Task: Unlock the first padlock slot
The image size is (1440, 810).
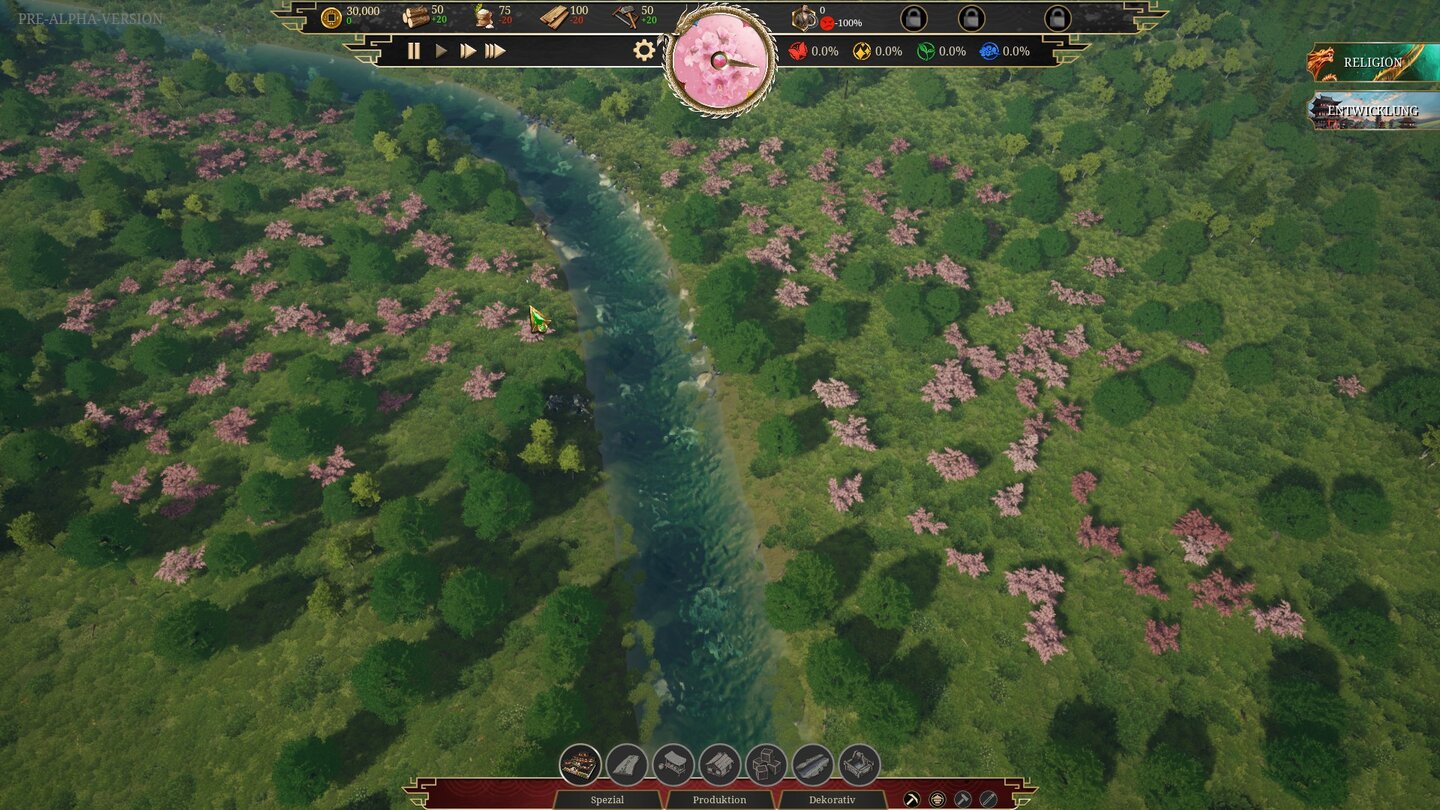Action: [x=913, y=19]
